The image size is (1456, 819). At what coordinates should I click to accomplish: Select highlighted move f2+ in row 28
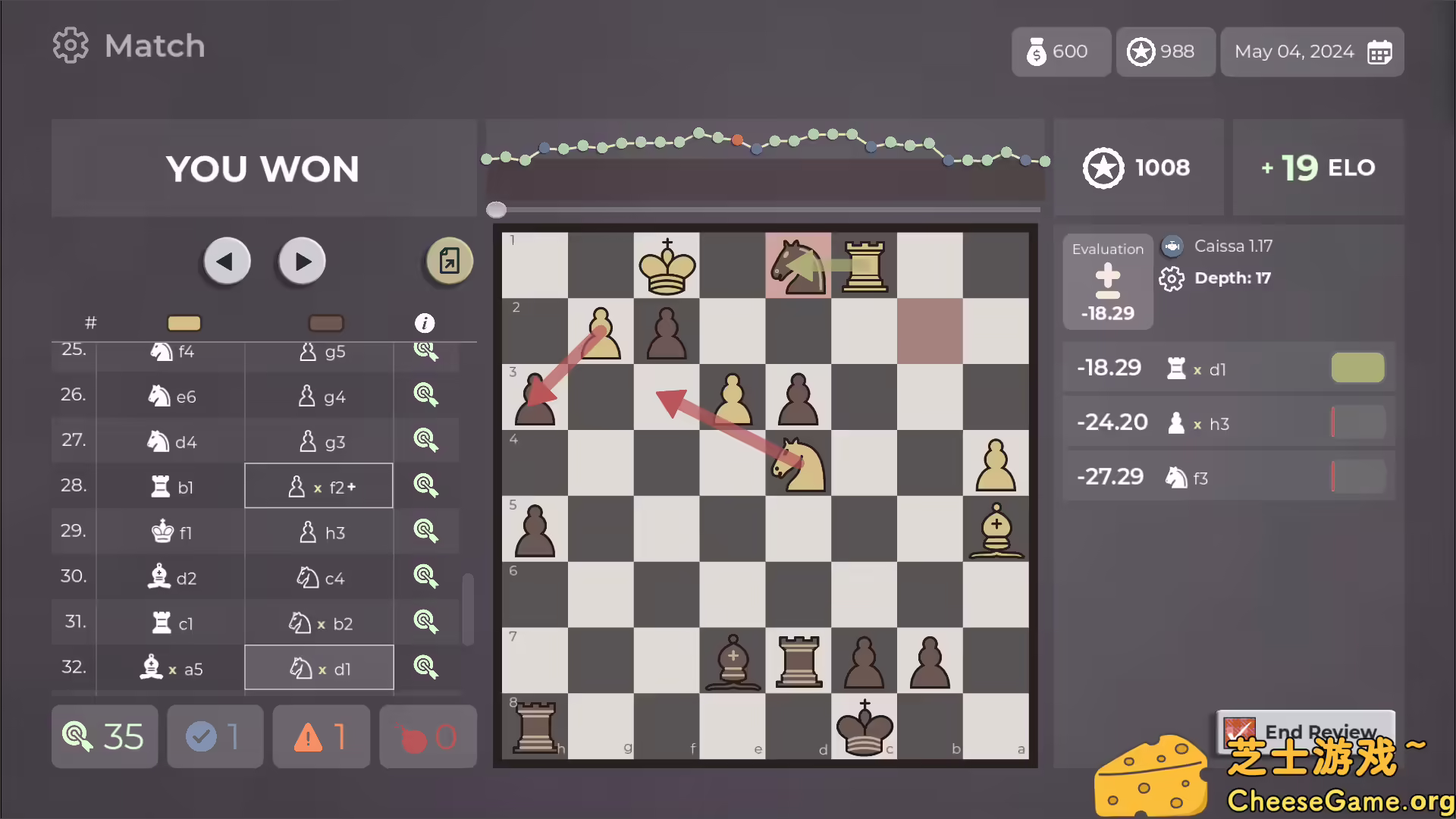click(318, 485)
